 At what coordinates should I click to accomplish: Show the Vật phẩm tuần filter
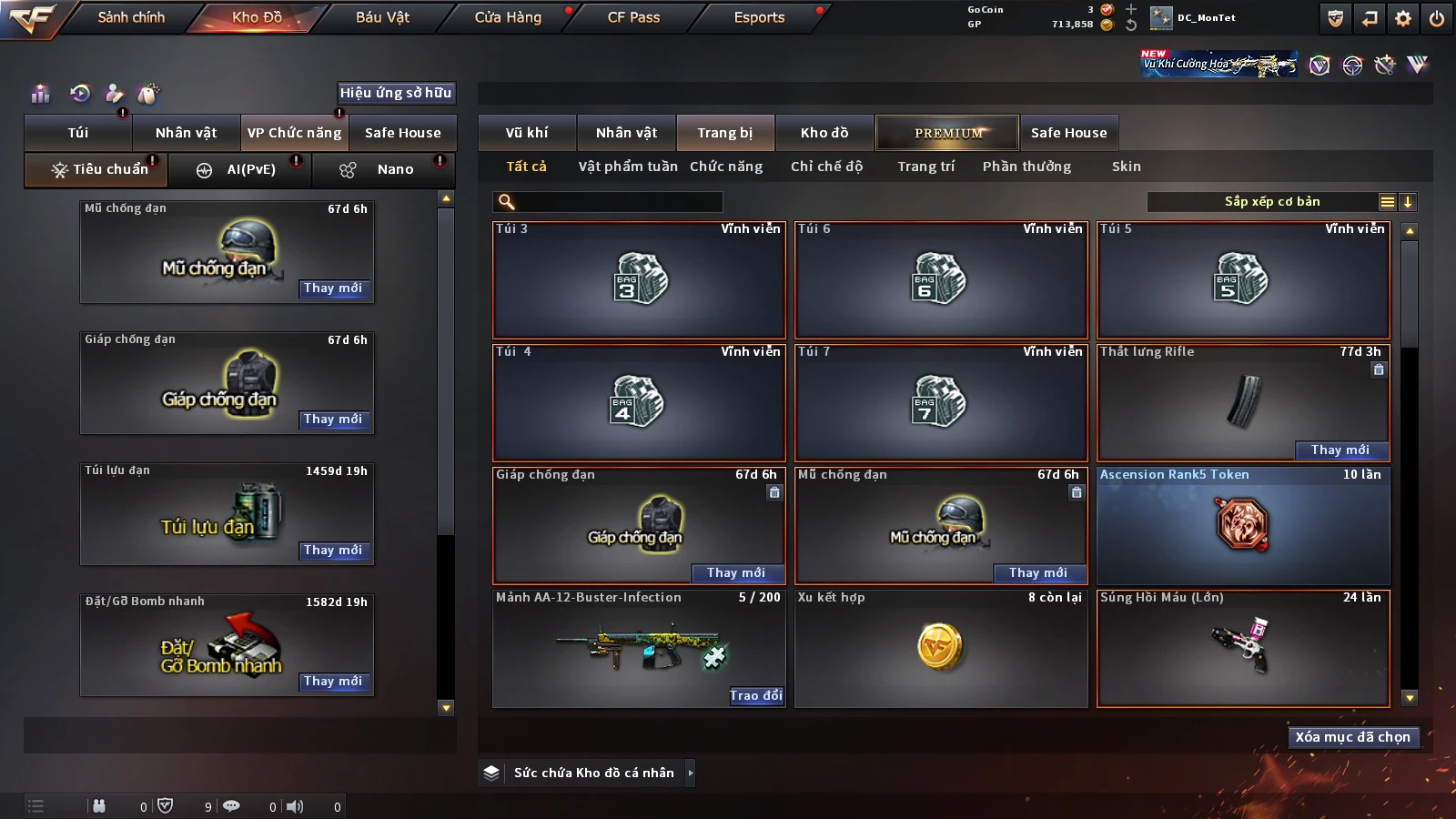tap(628, 167)
